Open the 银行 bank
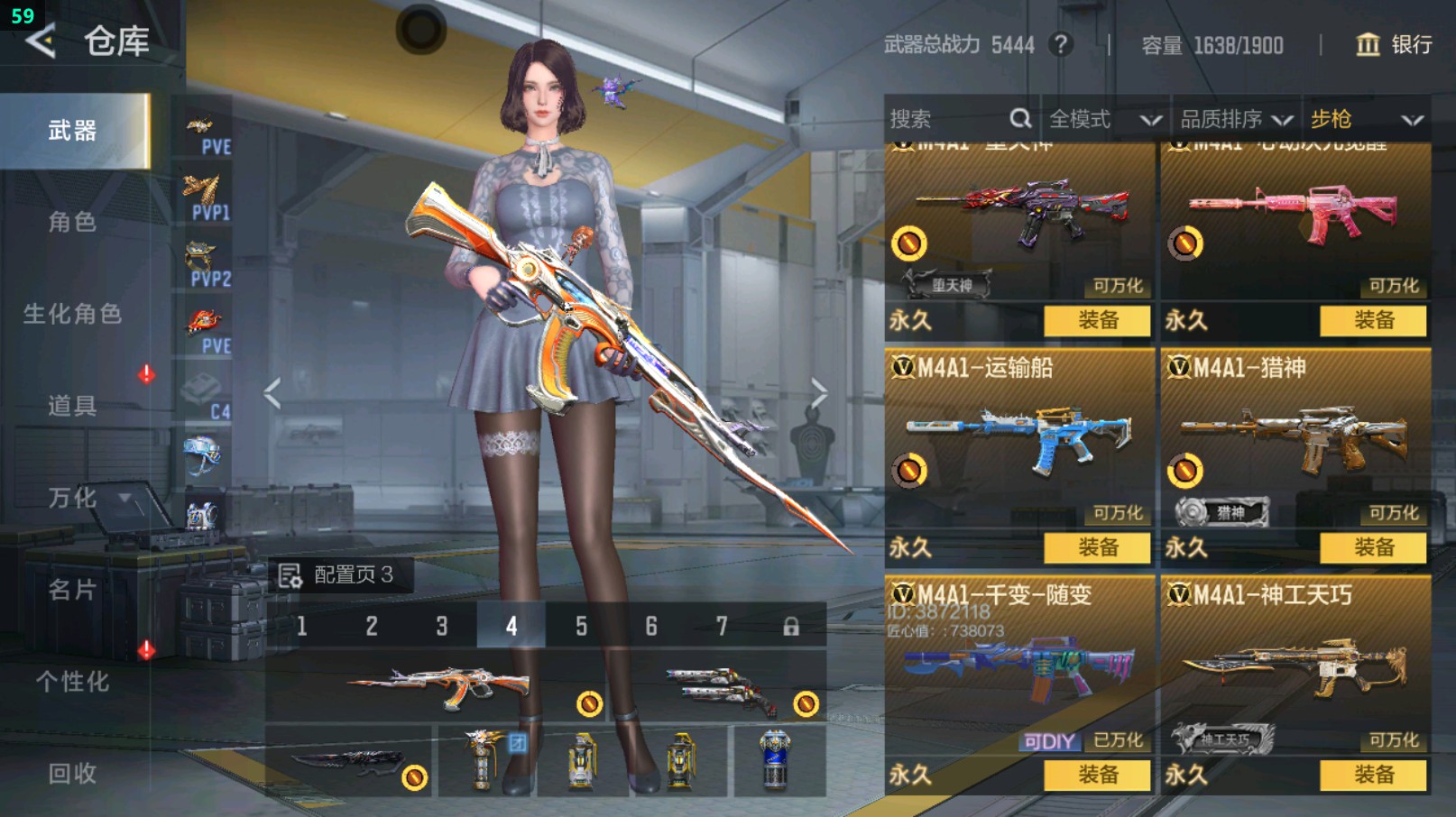The image size is (1456, 817). pos(1394,45)
